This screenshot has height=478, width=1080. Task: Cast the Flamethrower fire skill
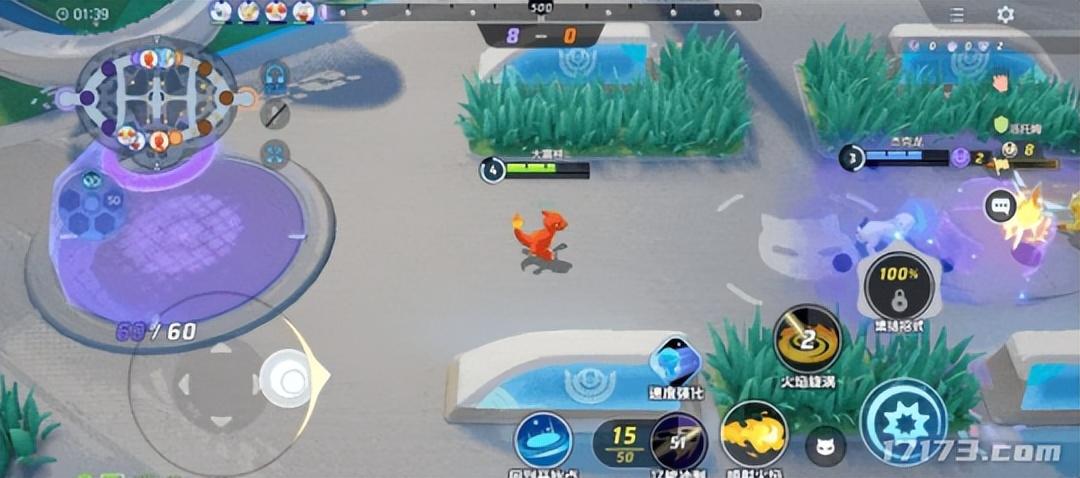click(x=754, y=435)
